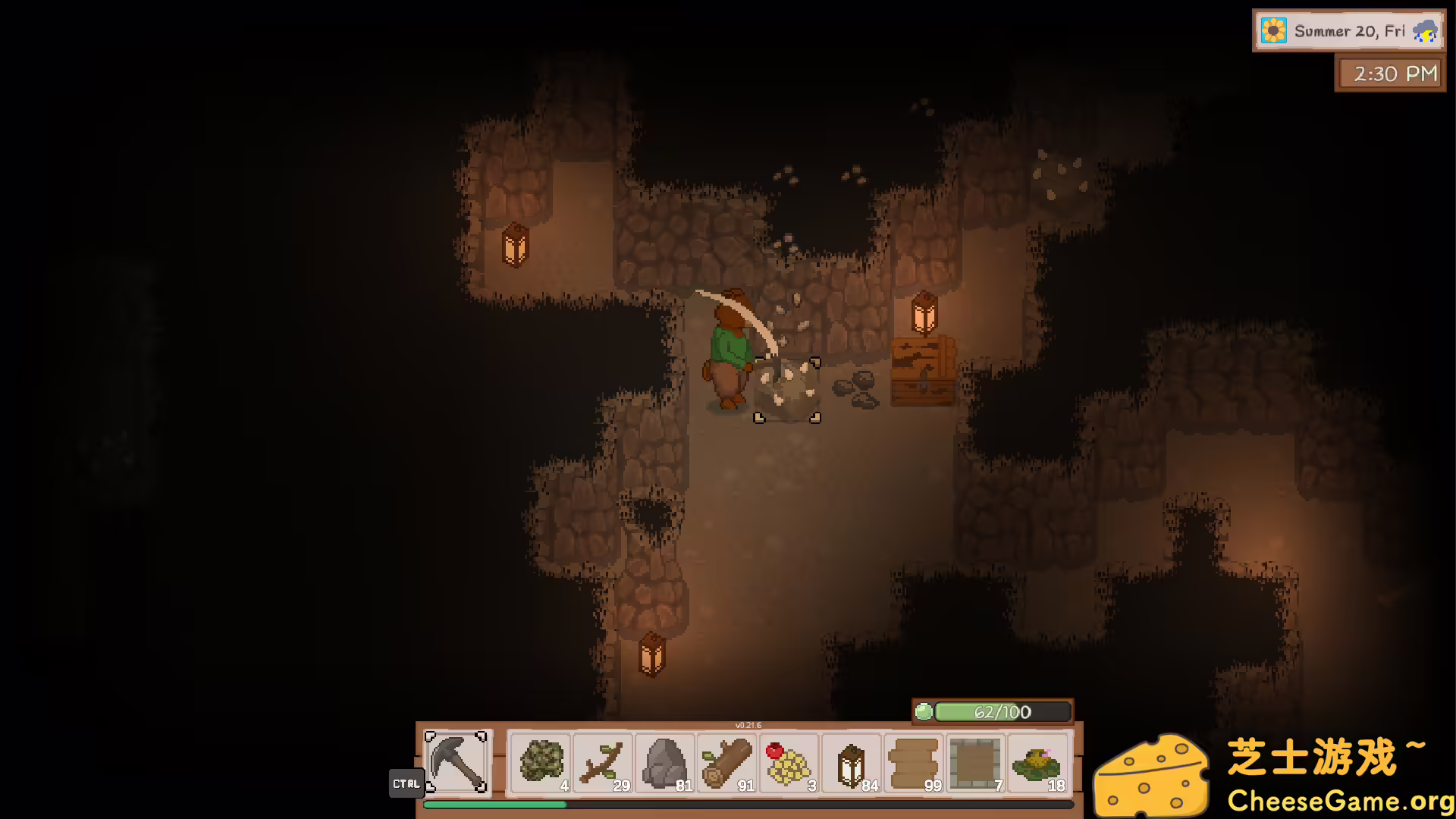Choose the twig branch stack of 29
This screenshot has height=819, width=1456.
(603, 763)
